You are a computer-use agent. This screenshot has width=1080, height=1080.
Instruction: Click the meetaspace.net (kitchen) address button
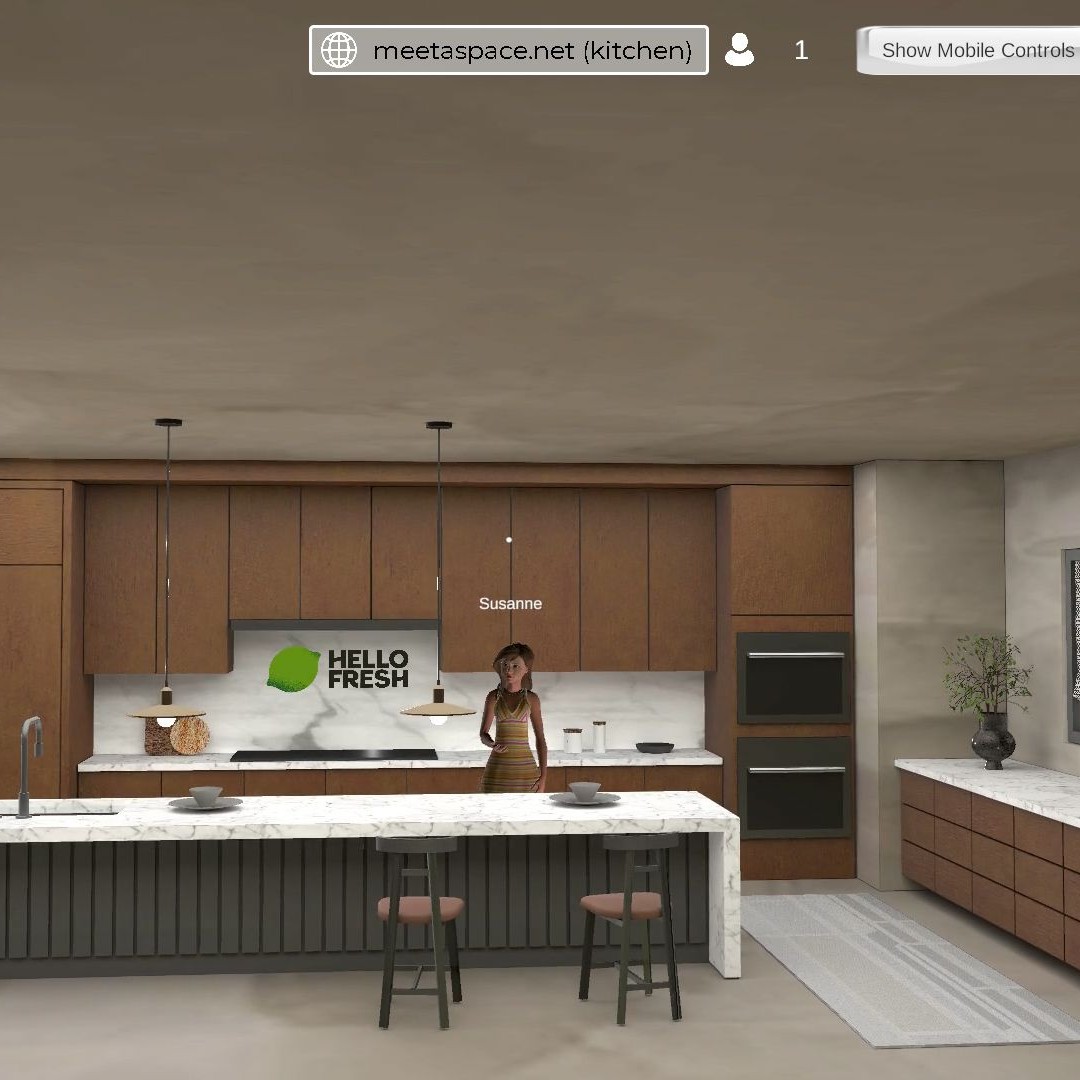coord(509,50)
